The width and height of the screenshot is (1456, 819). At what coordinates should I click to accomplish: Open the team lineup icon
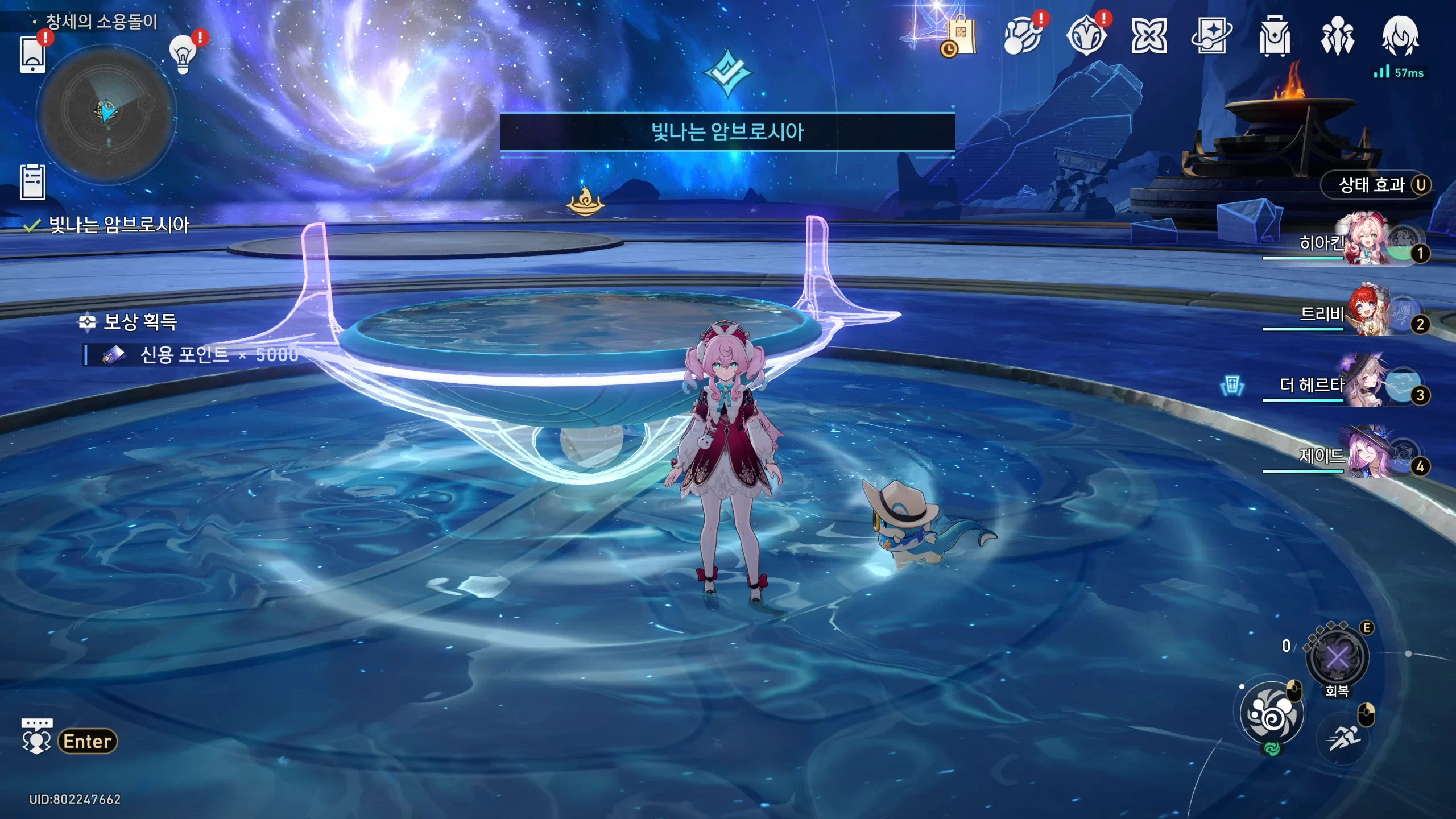pyautogui.click(x=1337, y=36)
